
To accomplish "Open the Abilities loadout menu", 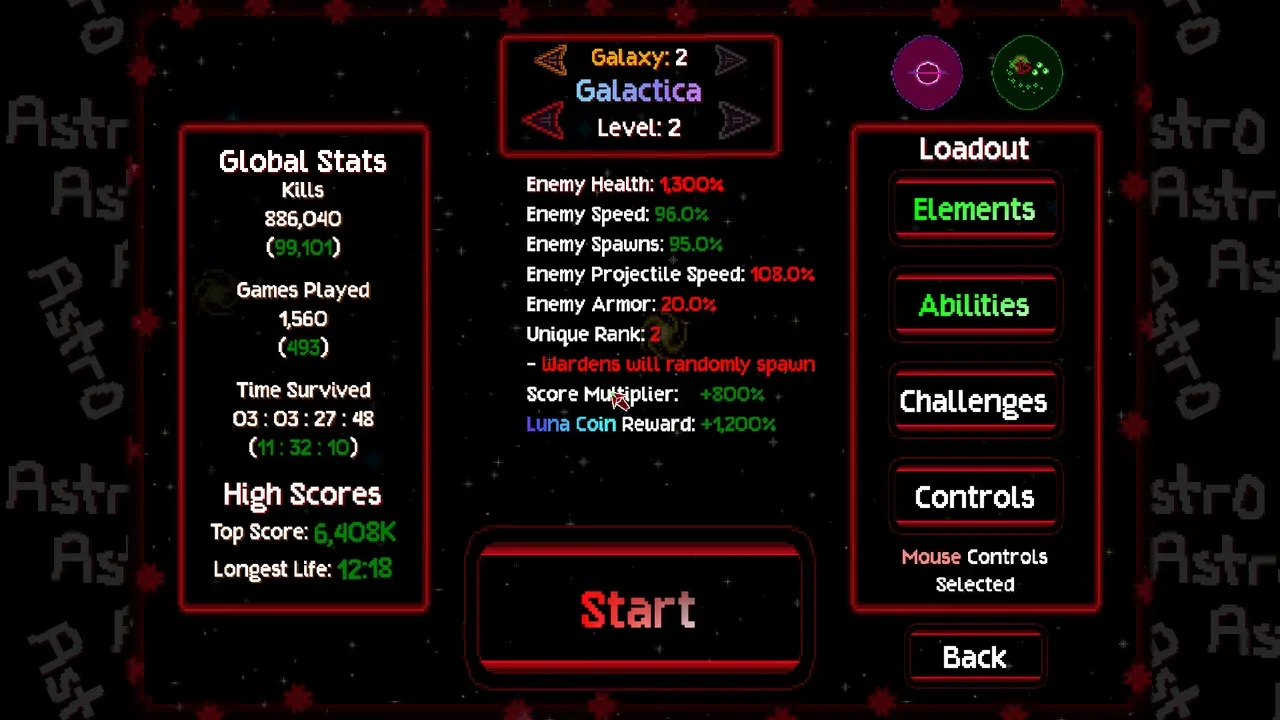I will pos(974,305).
